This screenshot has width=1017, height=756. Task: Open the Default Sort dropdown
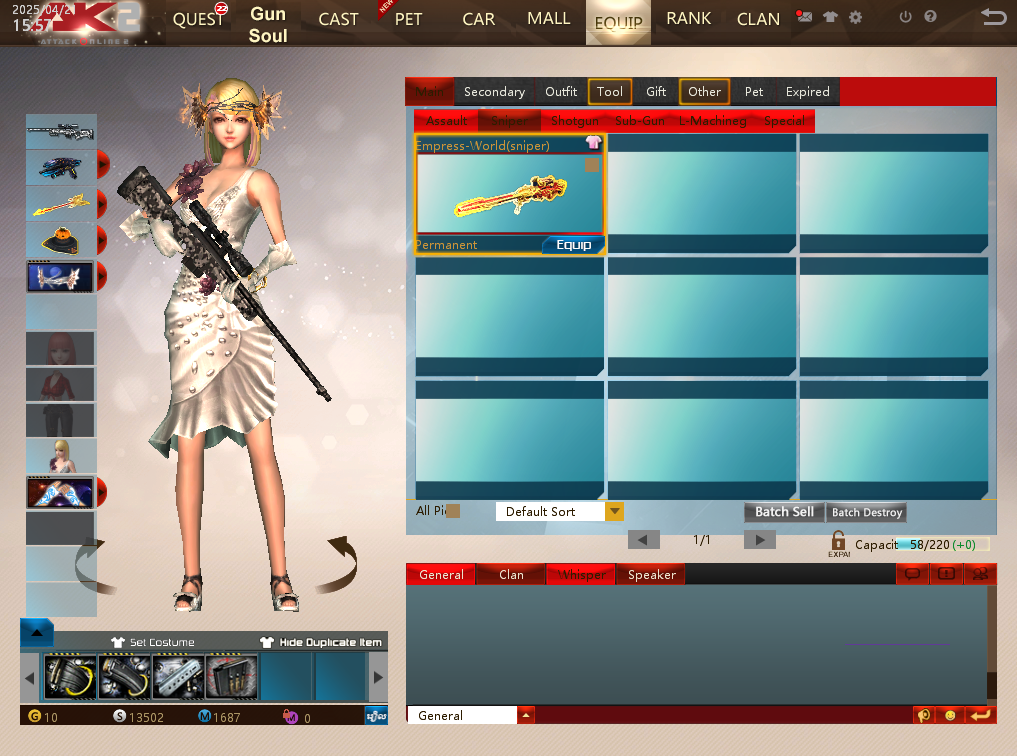614,512
